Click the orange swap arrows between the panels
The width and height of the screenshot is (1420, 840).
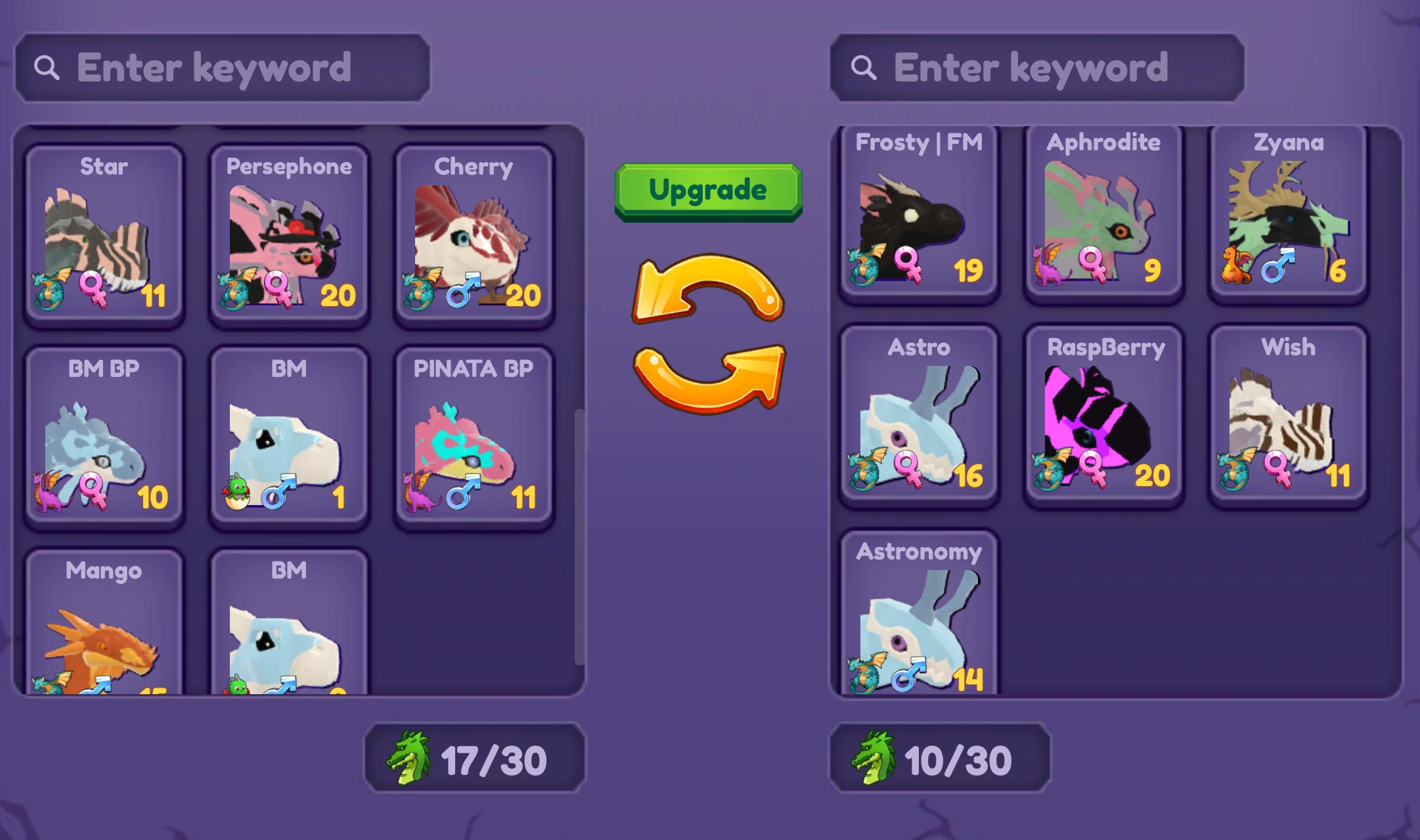pyautogui.click(x=708, y=335)
